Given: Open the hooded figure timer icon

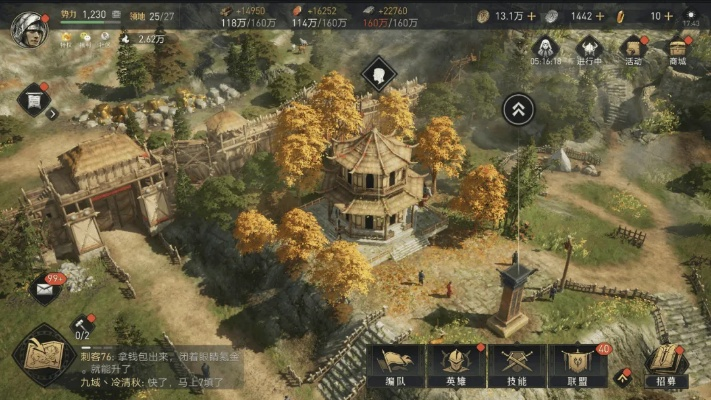Looking at the screenshot, I should tap(544, 50).
